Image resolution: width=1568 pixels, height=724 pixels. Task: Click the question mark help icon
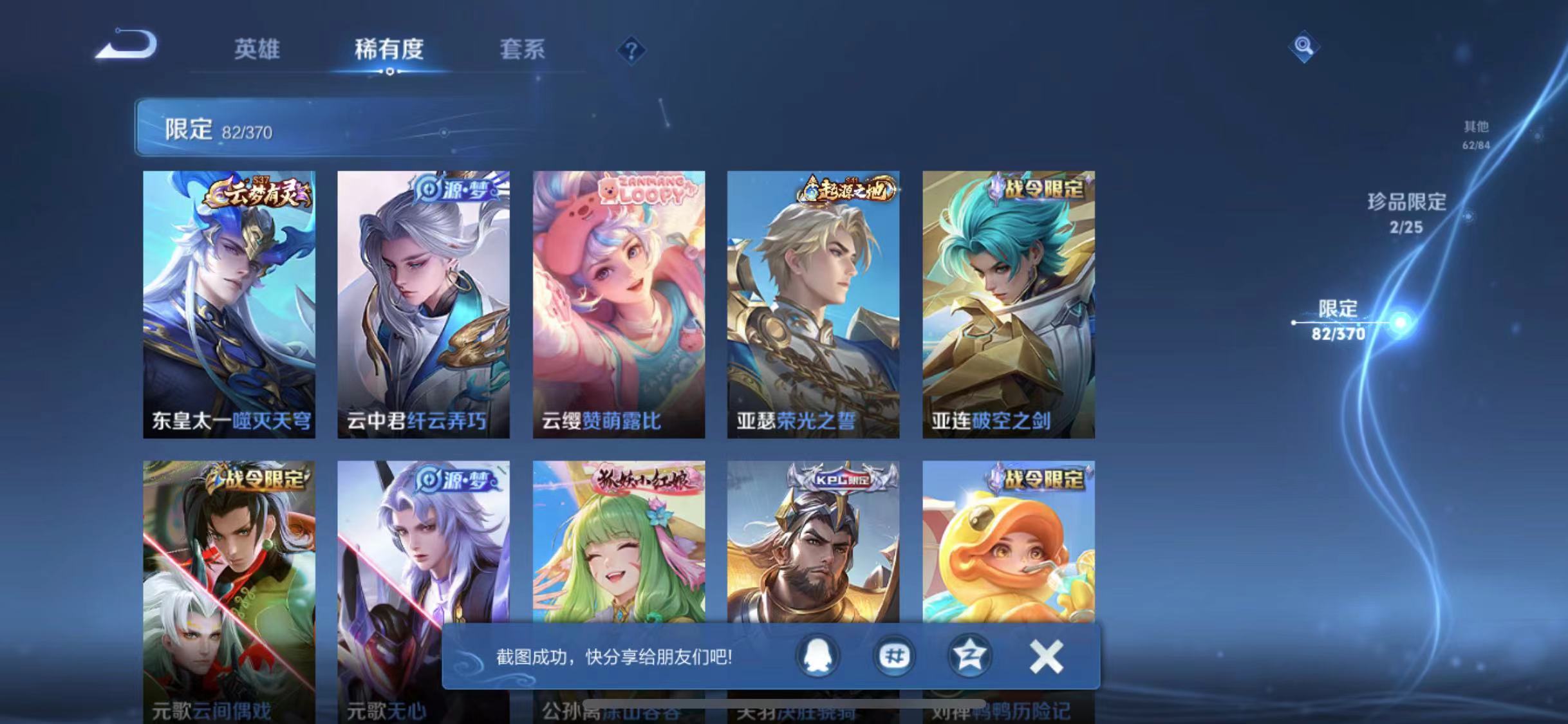(x=632, y=50)
